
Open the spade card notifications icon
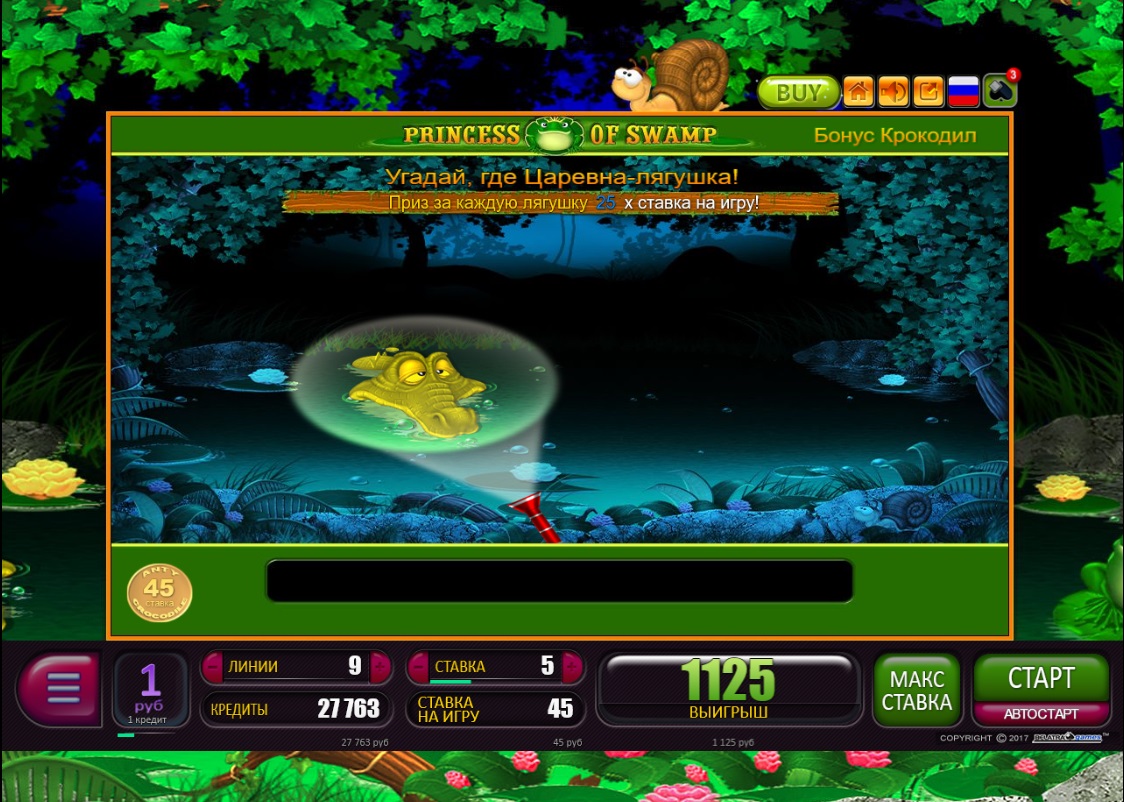(x=999, y=91)
